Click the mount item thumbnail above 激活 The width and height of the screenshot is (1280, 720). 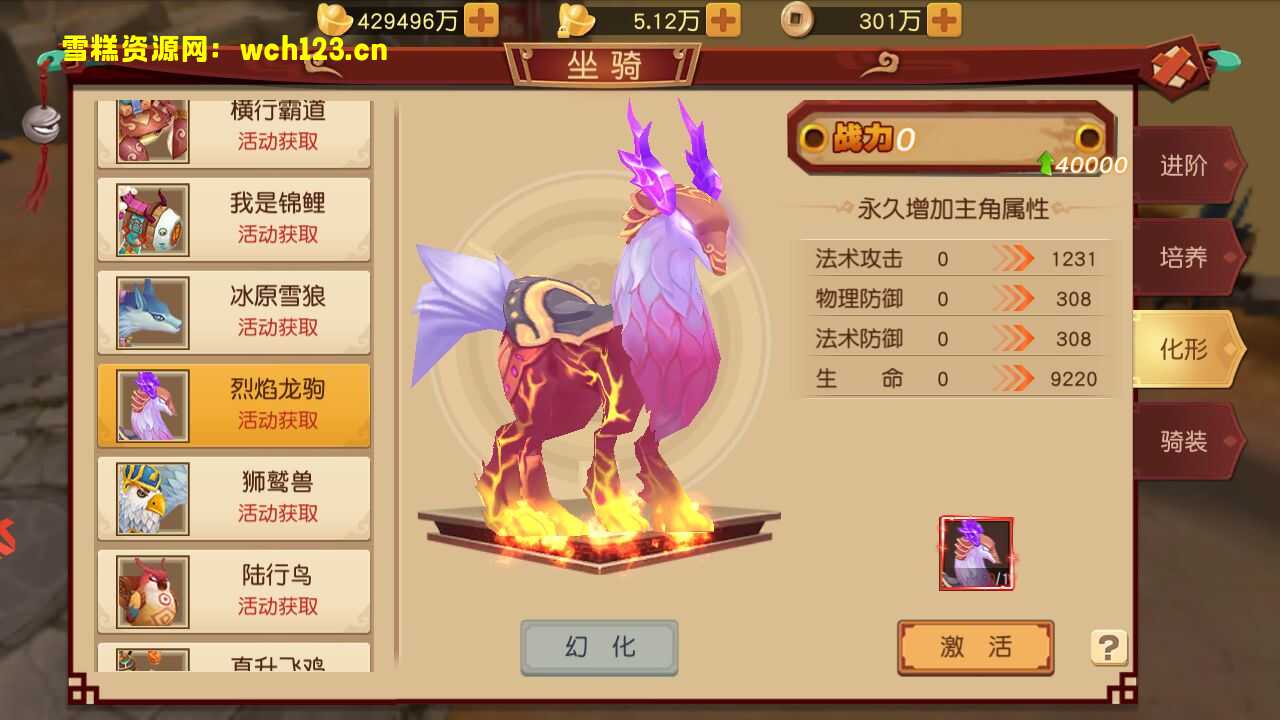click(975, 551)
